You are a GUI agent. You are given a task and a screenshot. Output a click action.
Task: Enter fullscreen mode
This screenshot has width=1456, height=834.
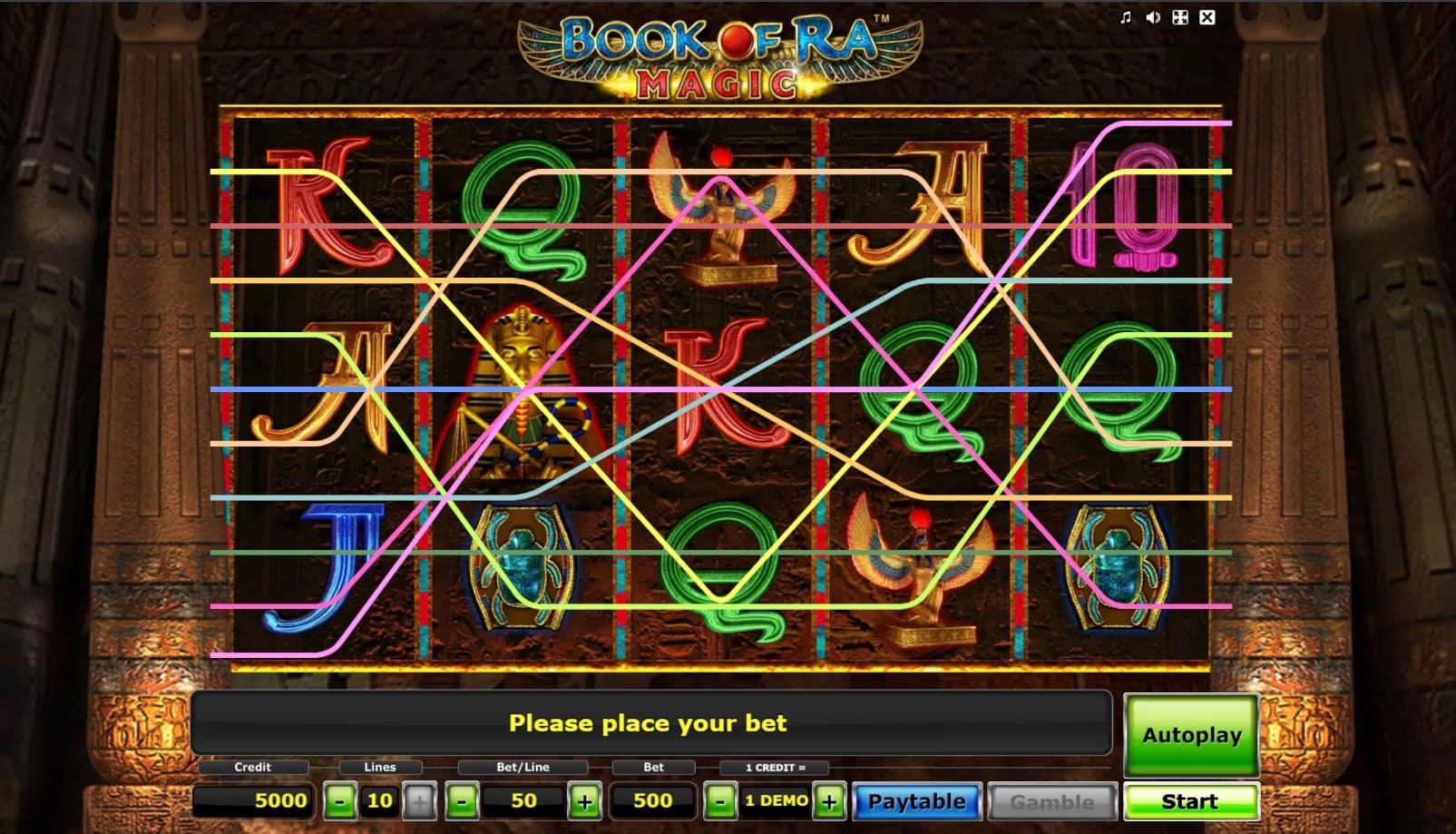pyautogui.click(x=1180, y=17)
